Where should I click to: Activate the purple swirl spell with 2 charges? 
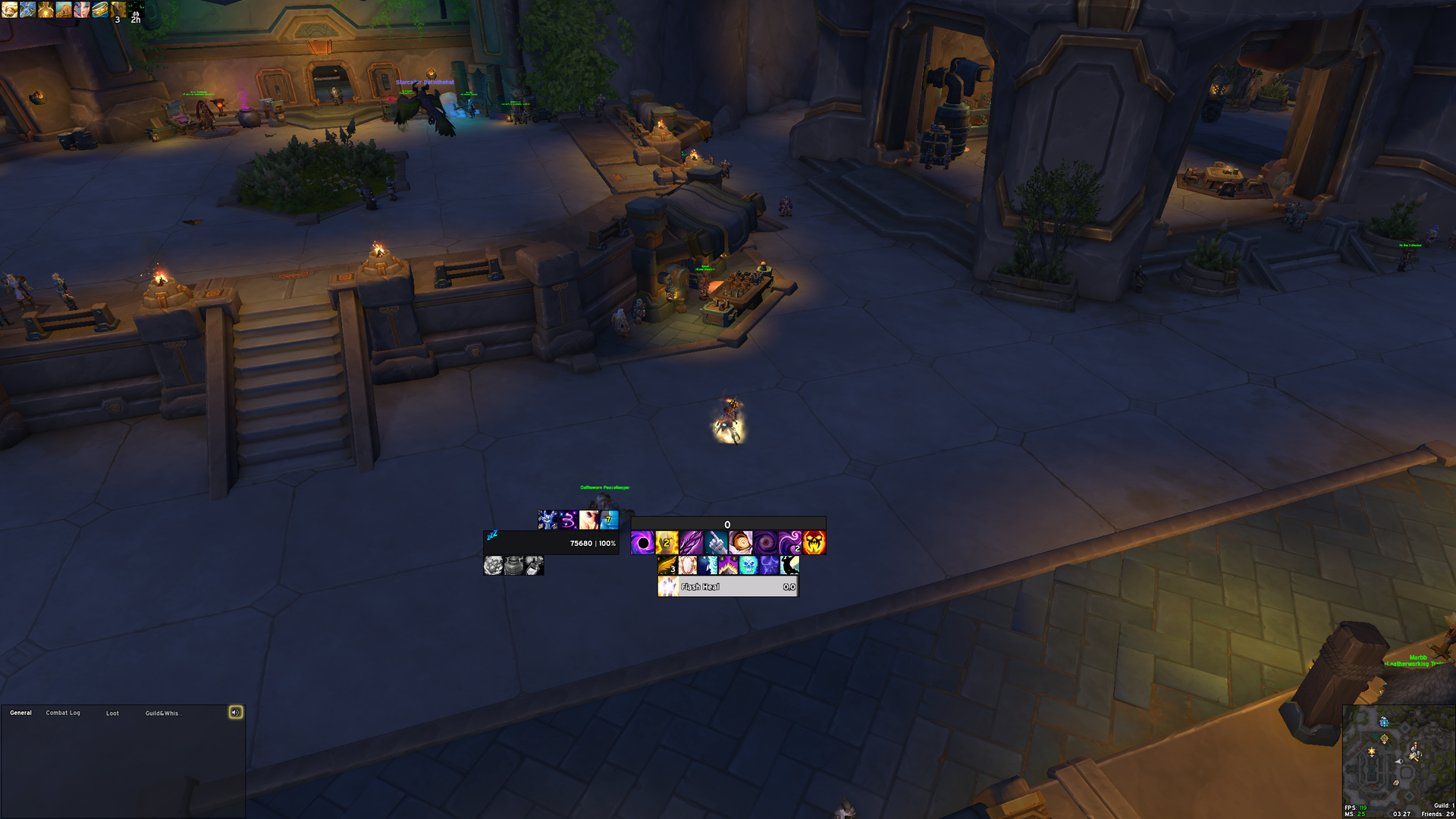coord(790,543)
